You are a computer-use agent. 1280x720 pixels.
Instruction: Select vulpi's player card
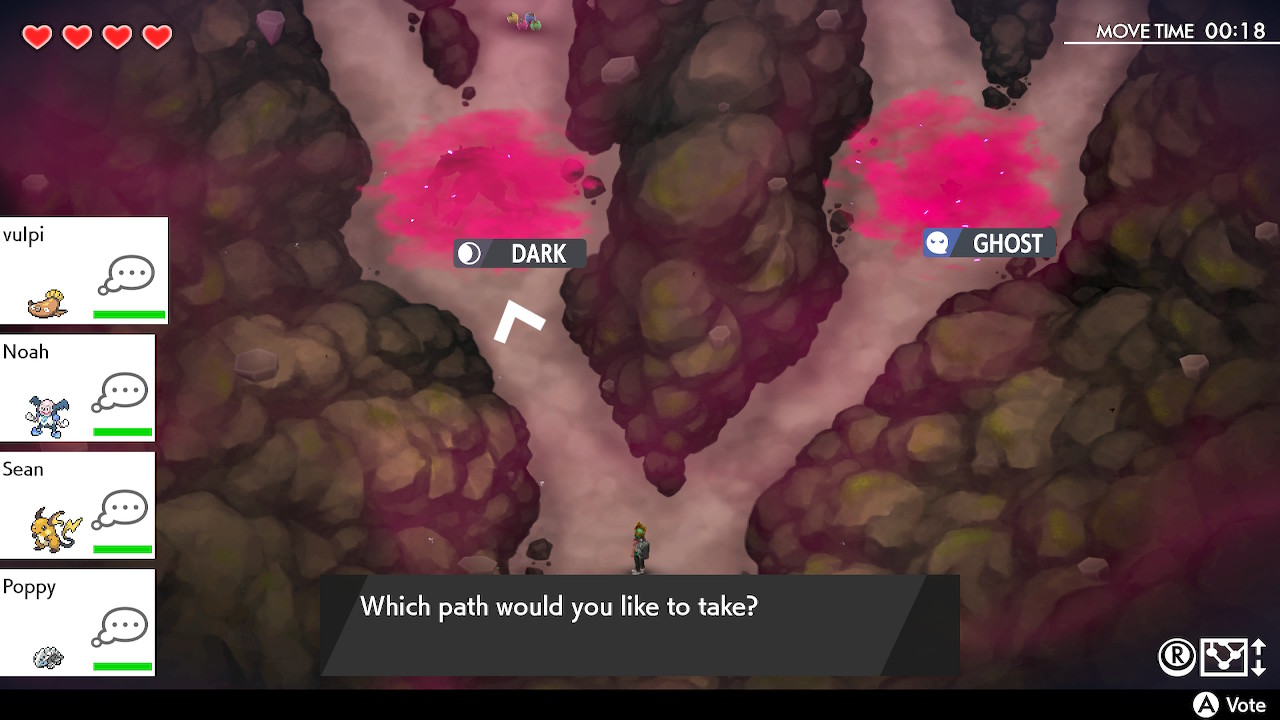84,271
